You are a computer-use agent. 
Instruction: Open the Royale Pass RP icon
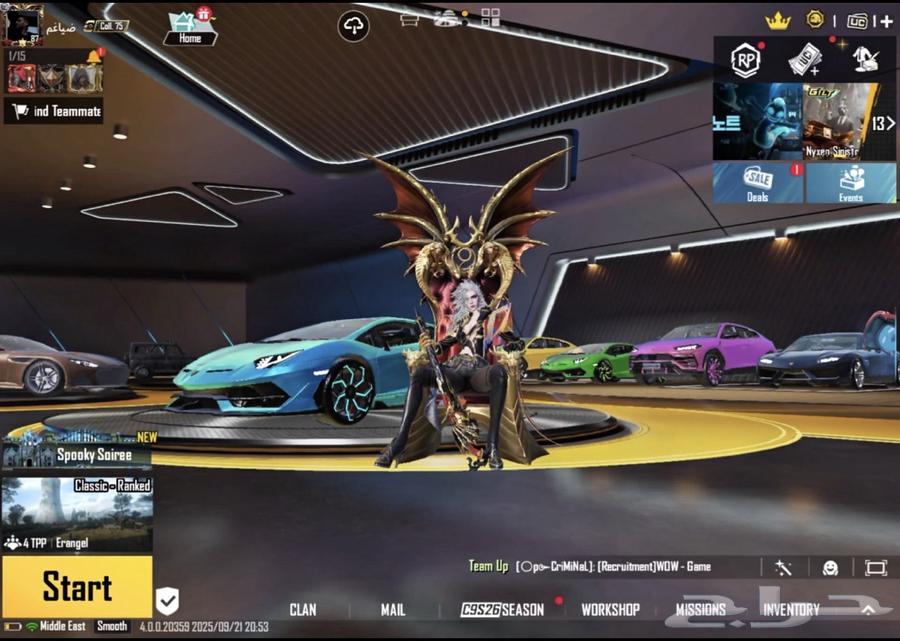745,60
